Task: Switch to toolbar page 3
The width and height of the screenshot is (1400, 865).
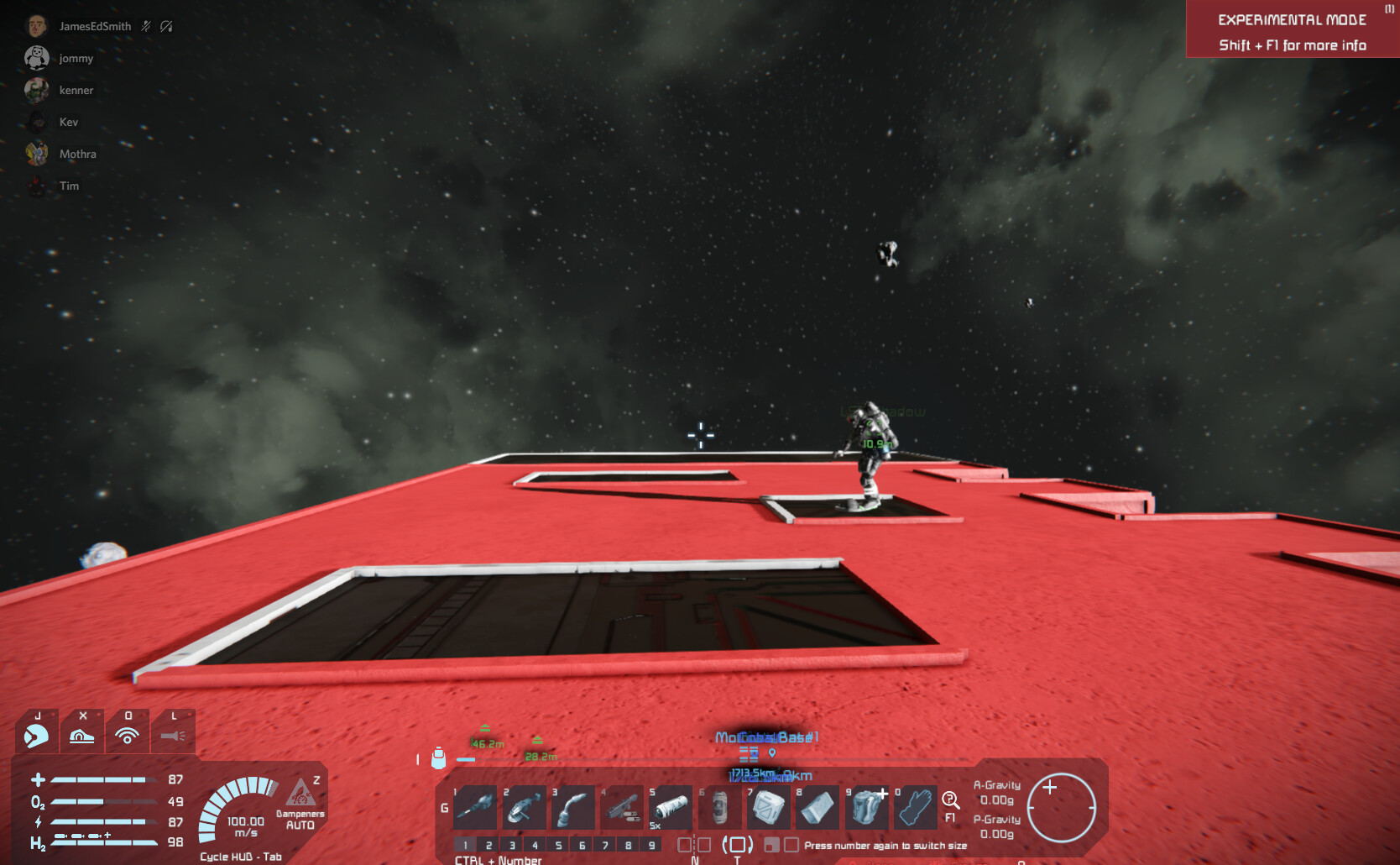Action: pos(512,845)
